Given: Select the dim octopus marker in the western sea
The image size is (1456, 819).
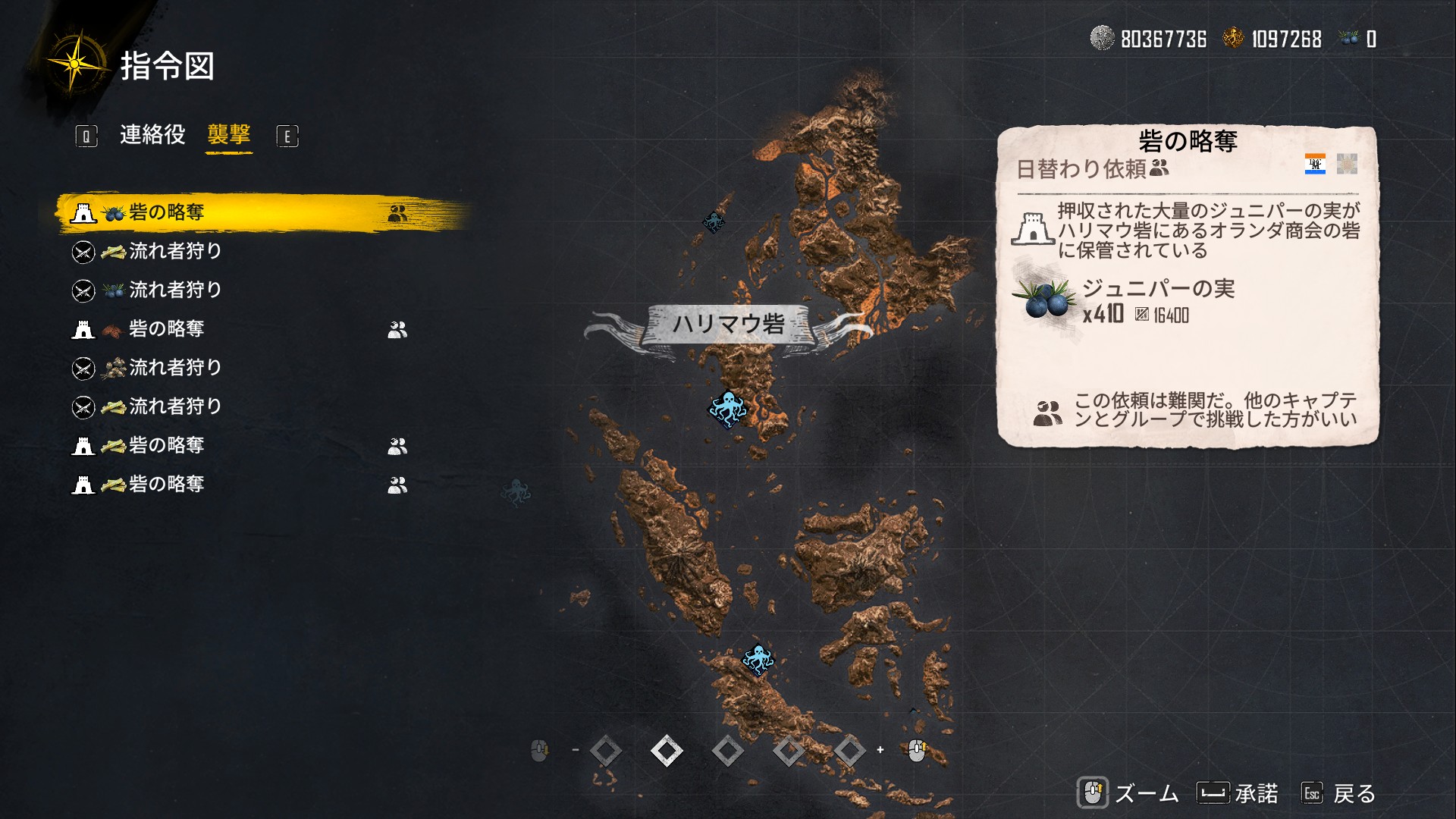Looking at the screenshot, I should pyautogui.click(x=516, y=492).
